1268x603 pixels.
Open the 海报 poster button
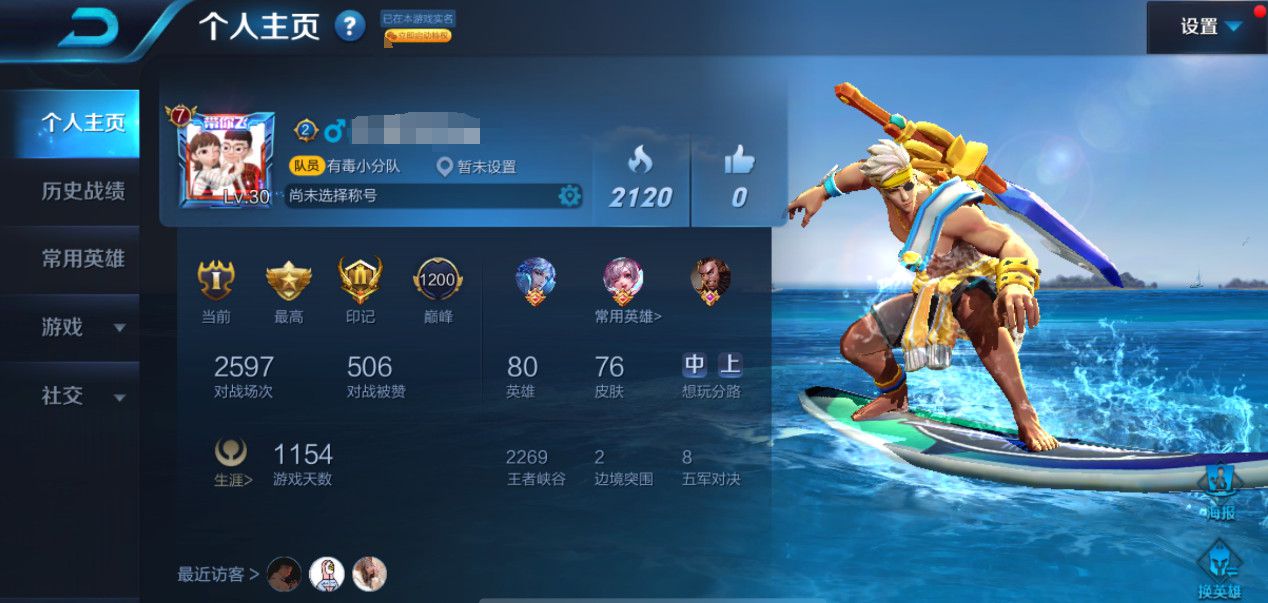pos(1219,490)
